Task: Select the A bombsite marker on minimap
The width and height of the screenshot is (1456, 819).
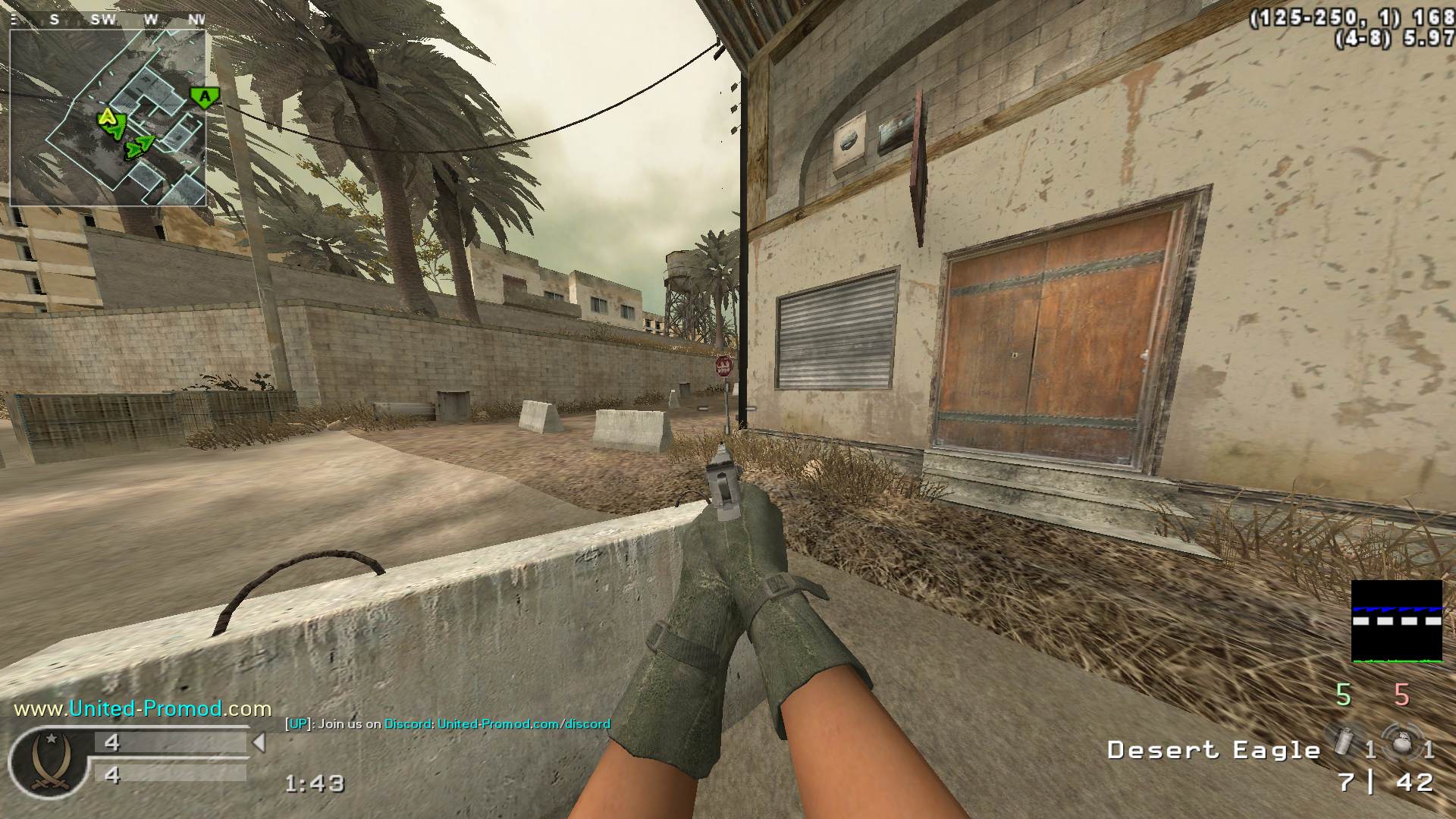Action: (204, 97)
